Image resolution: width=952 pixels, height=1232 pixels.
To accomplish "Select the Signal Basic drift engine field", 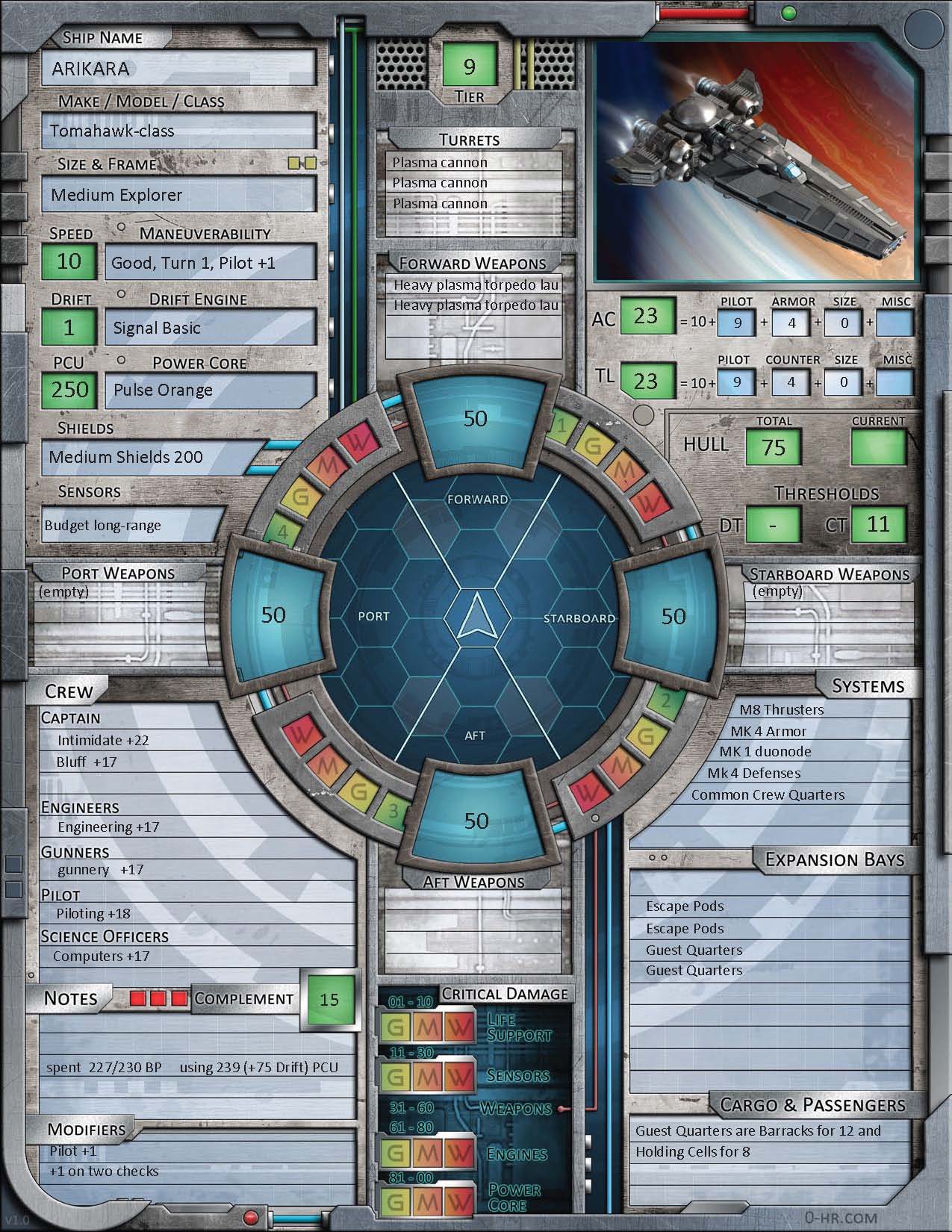I will coord(210,328).
